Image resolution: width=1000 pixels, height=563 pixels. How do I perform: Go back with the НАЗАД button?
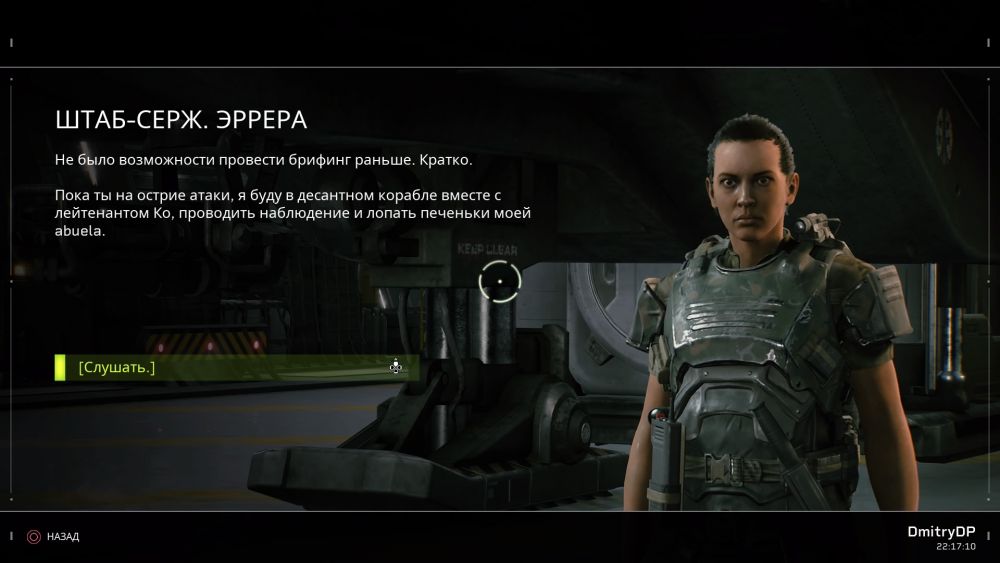[x=55, y=537]
